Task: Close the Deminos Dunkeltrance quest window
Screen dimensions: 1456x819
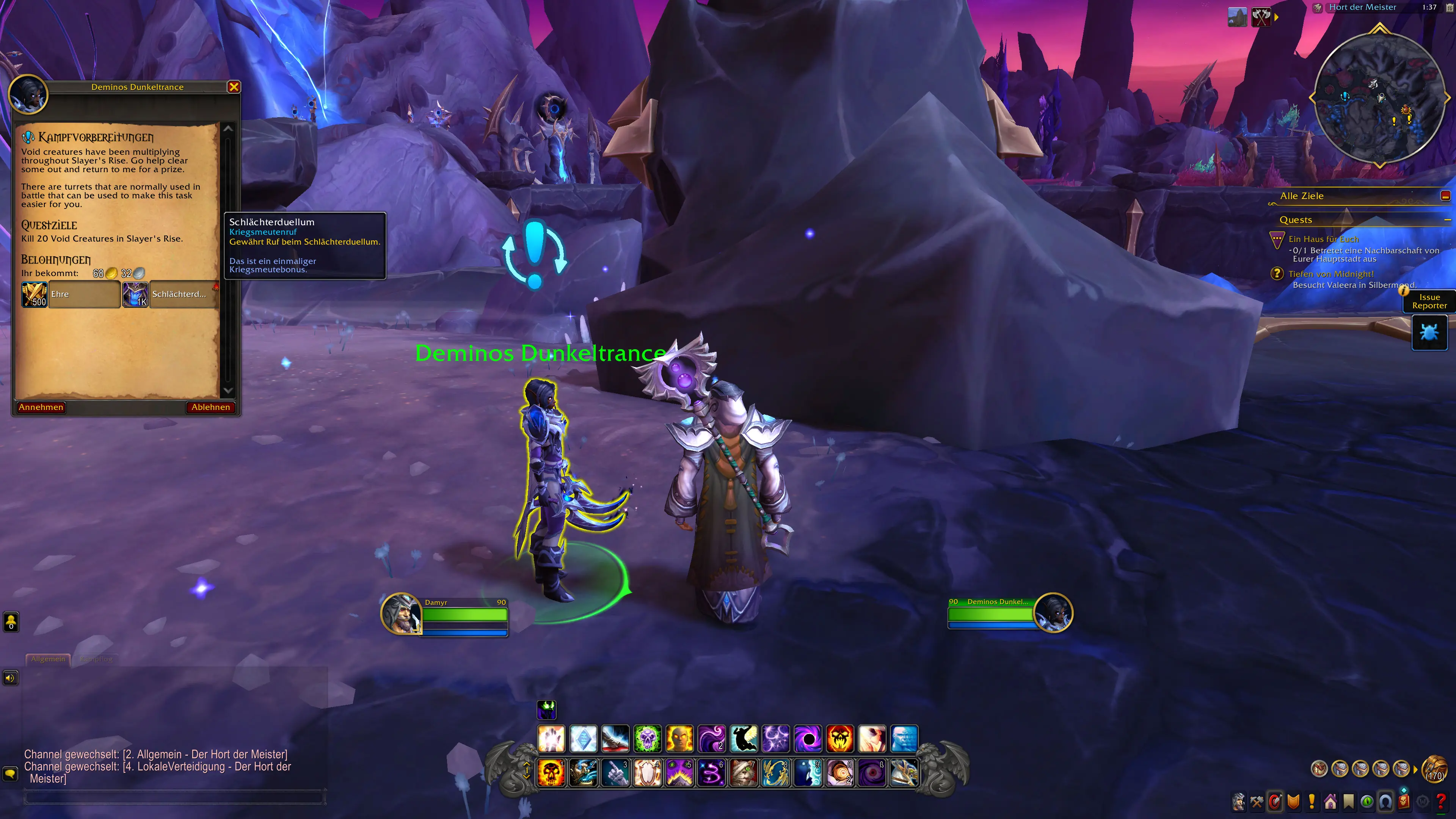Action: [x=234, y=86]
